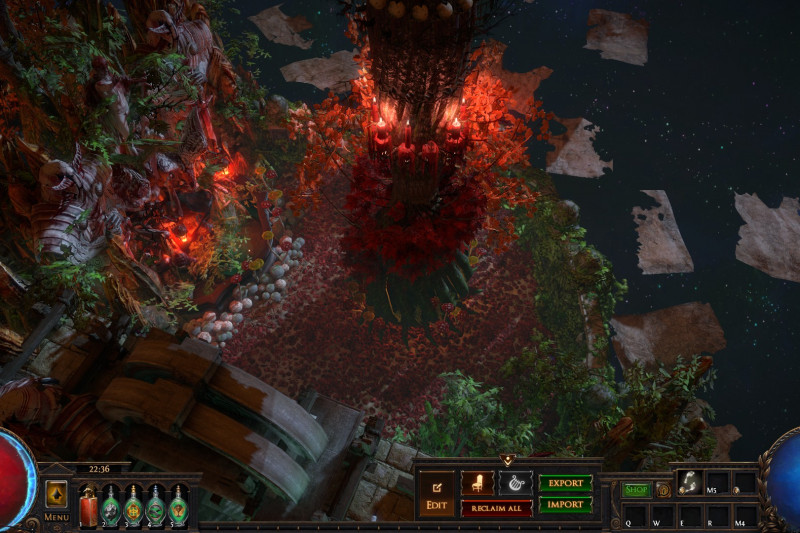Import a hideout layout

(x=565, y=505)
